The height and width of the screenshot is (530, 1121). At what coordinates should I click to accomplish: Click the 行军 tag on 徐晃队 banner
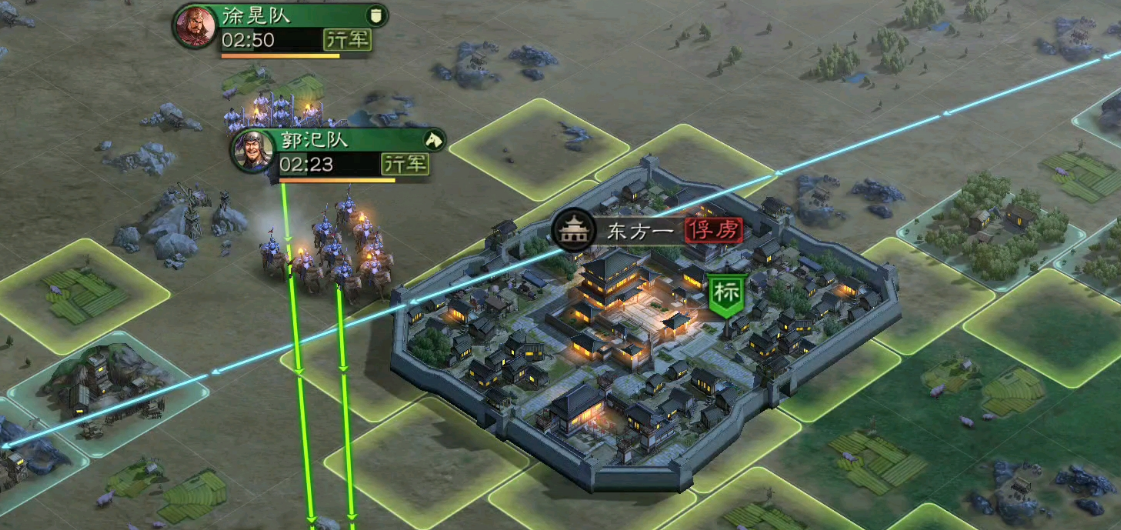click(x=346, y=40)
